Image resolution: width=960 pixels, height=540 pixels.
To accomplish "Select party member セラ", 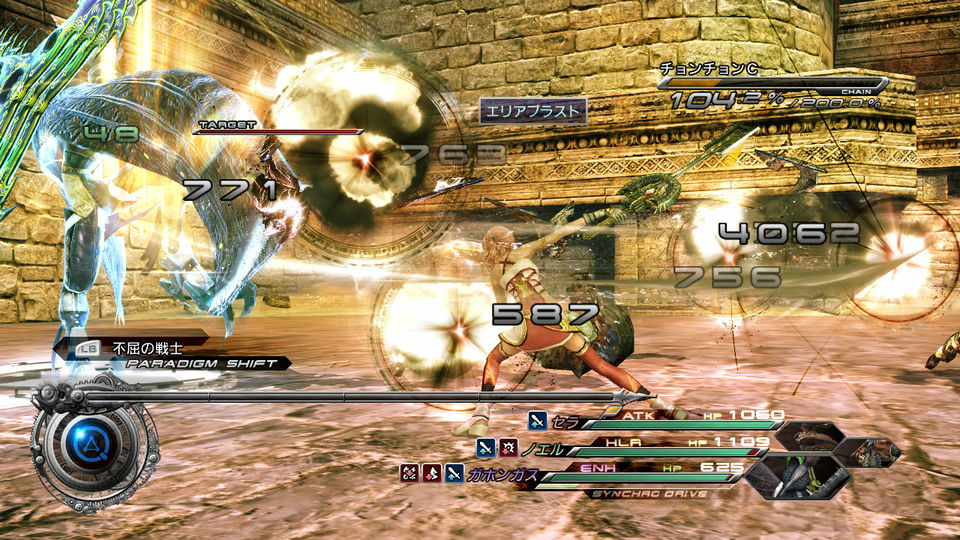I will [x=566, y=420].
